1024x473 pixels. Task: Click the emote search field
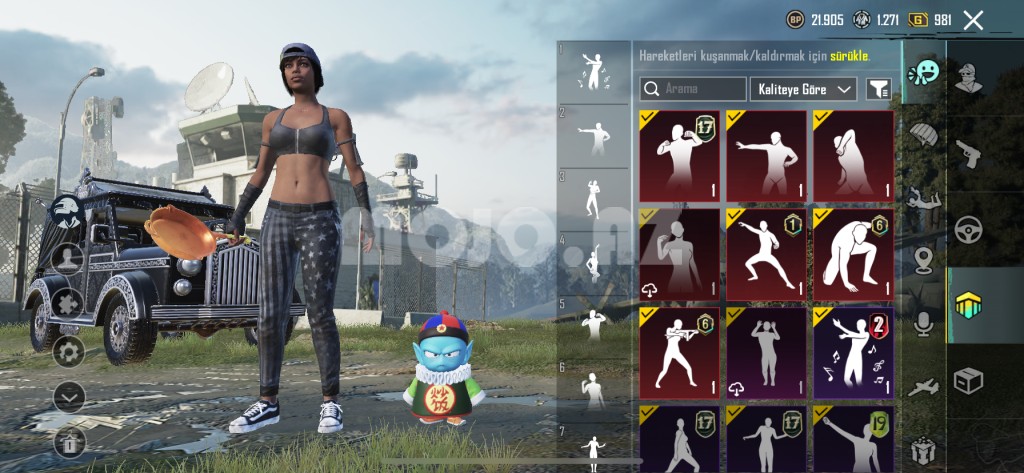point(693,89)
